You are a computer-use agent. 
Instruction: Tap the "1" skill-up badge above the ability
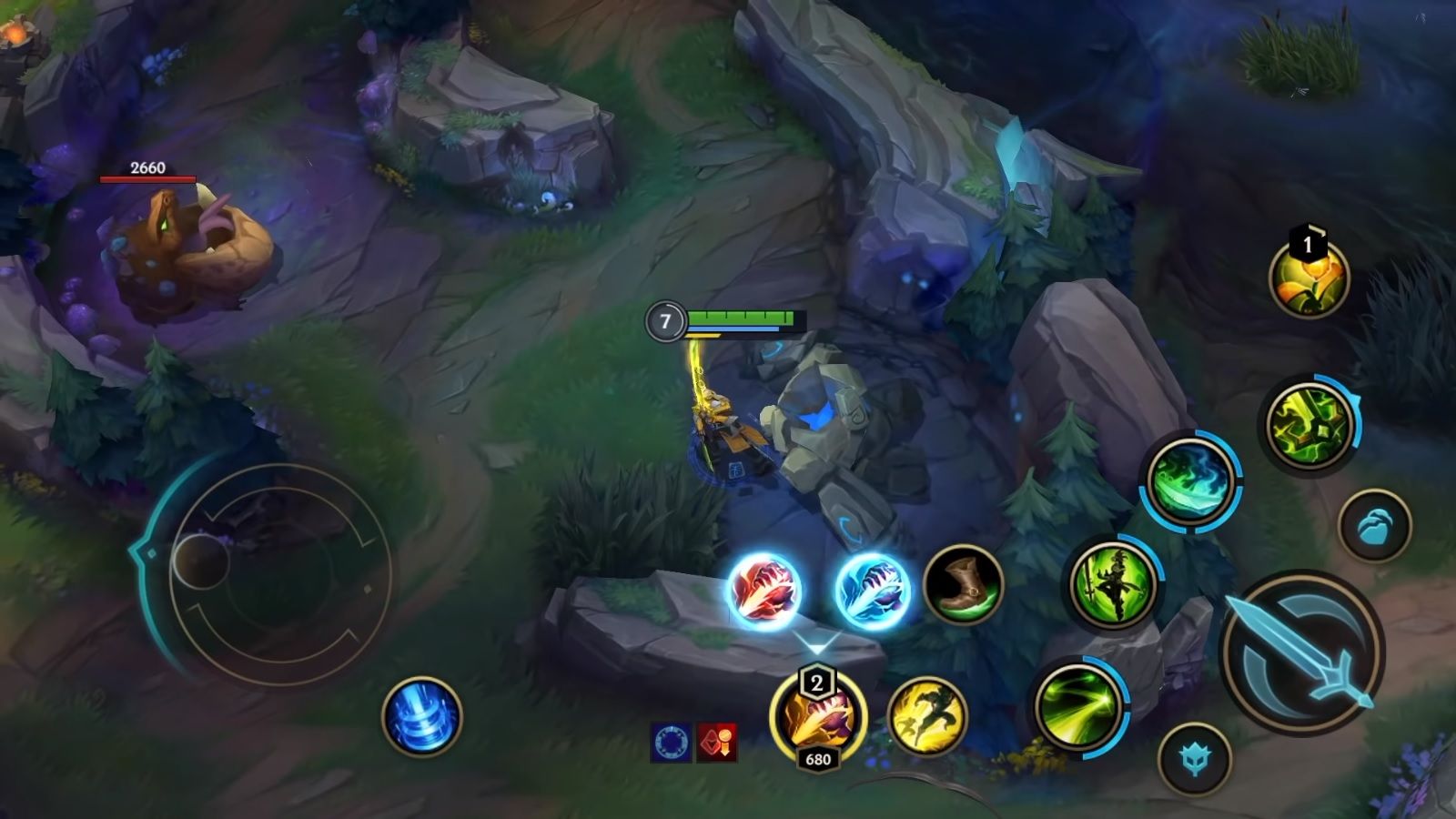[1308, 242]
